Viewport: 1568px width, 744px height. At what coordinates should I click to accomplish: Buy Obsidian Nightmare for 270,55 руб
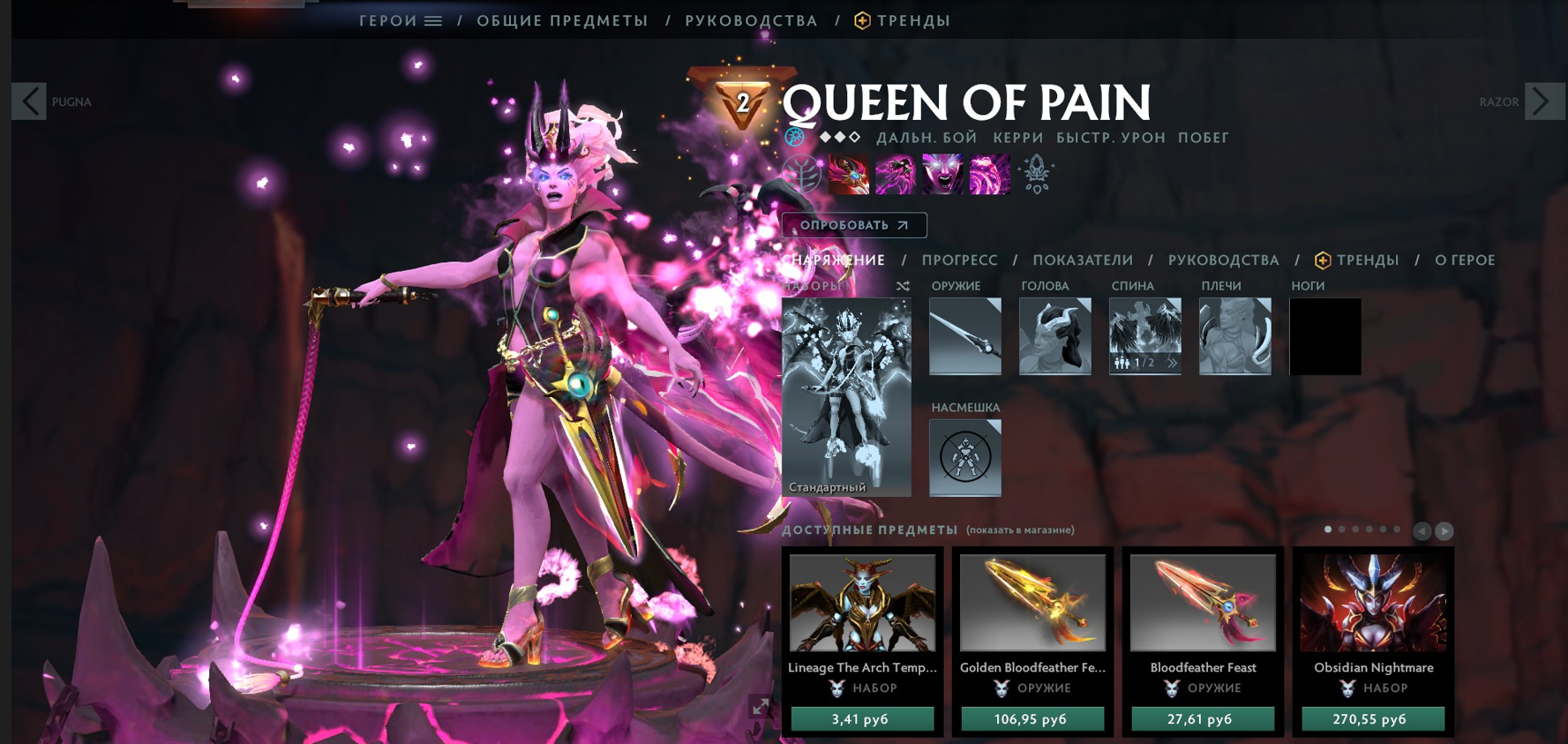(1372, 719)
